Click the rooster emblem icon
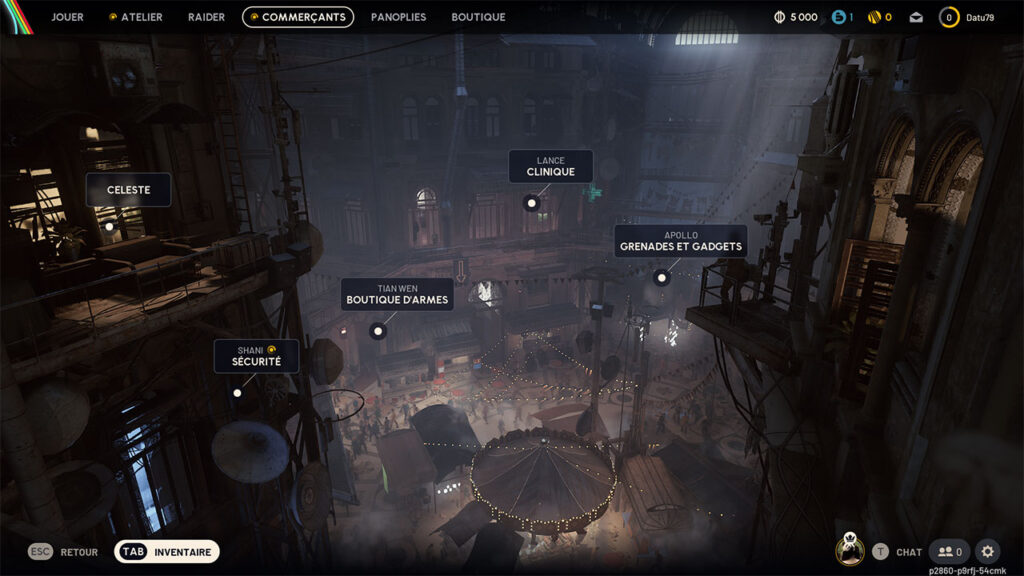The width and height of the screenshot is (1024, 576). click(x=849, y=549)
